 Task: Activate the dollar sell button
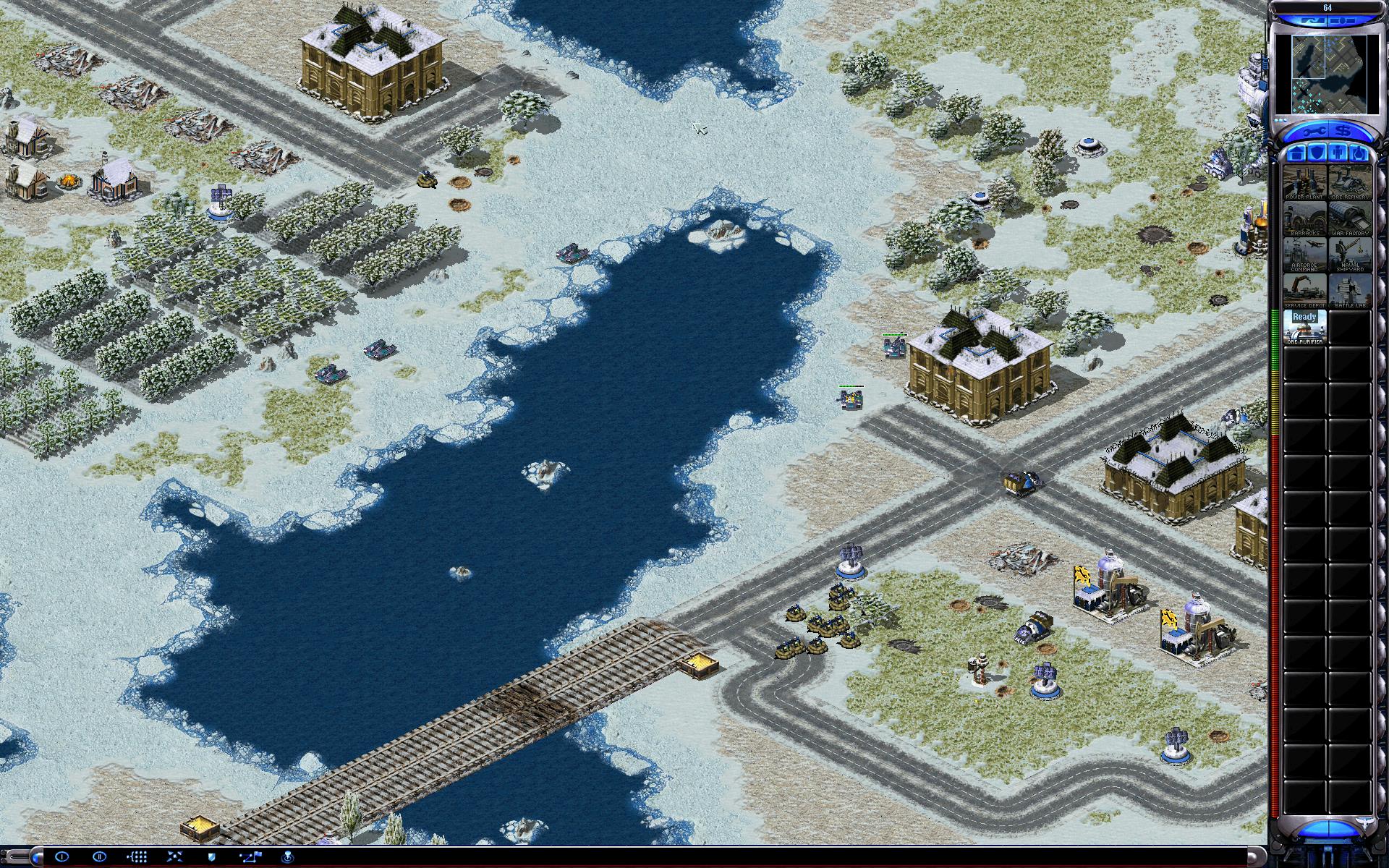[x=1344, y=132]
